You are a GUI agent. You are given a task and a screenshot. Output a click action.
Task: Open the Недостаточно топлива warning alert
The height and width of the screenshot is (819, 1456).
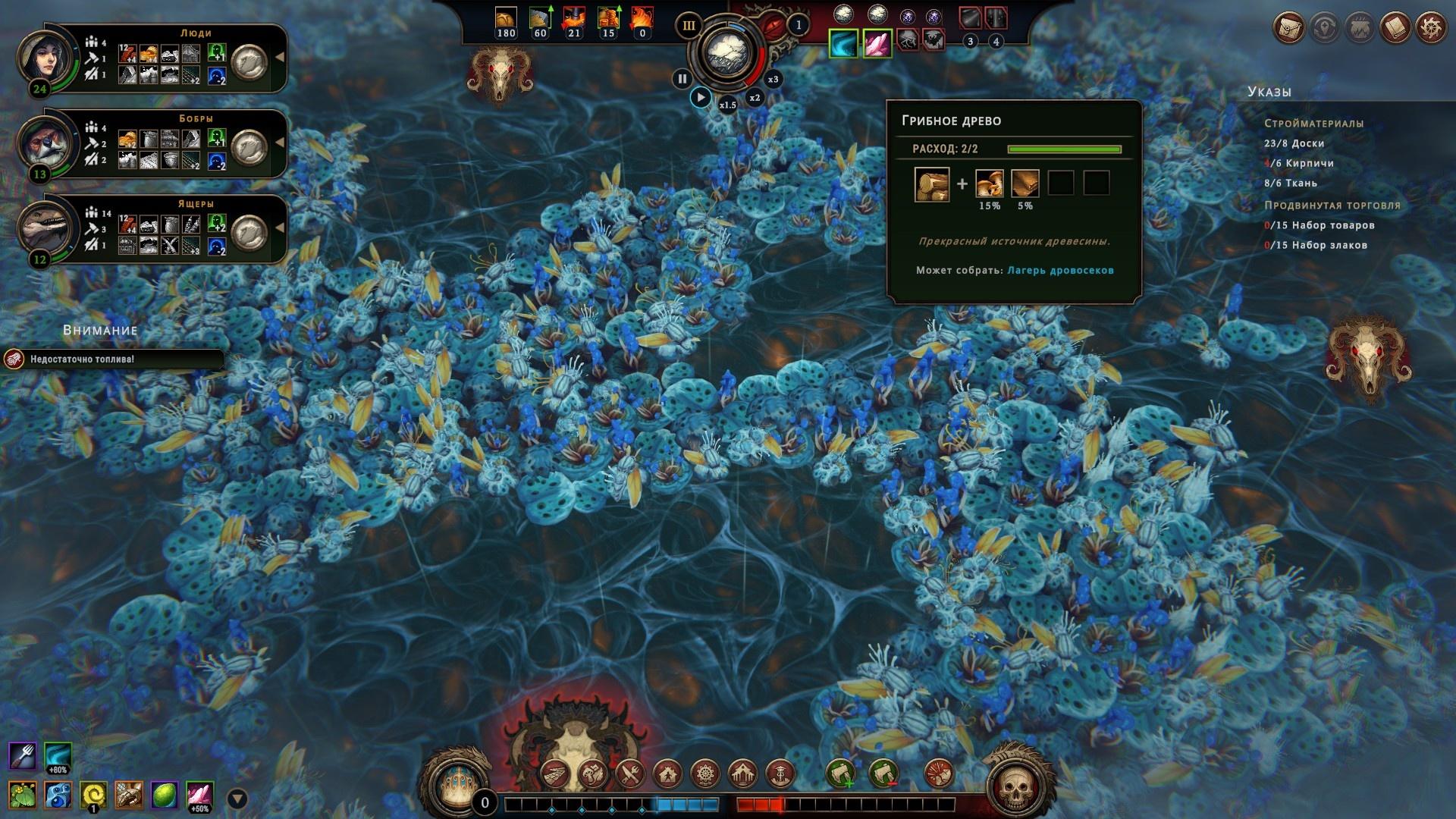pos(114,359)
